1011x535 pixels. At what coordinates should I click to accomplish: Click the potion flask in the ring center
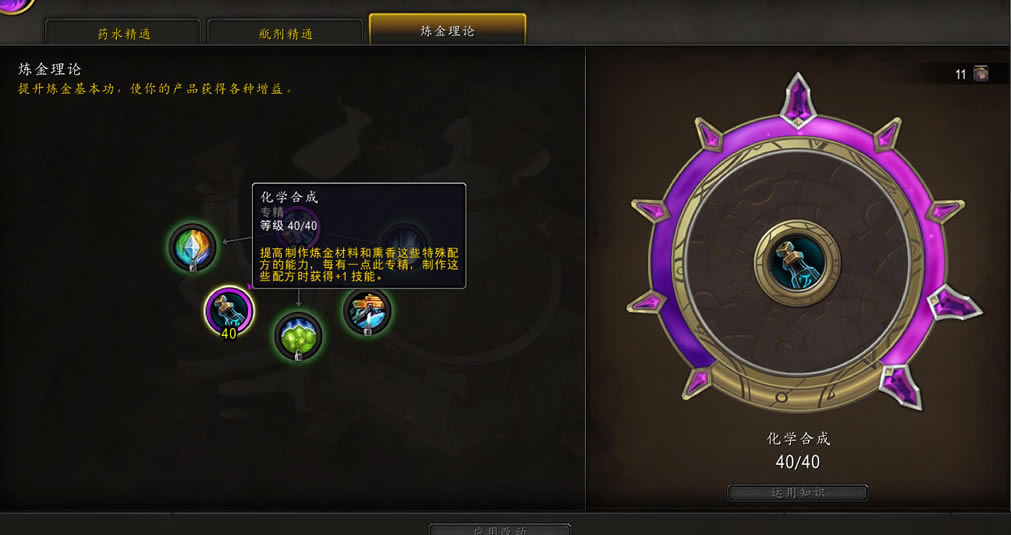pyautogui.click(x=798, y=263)
